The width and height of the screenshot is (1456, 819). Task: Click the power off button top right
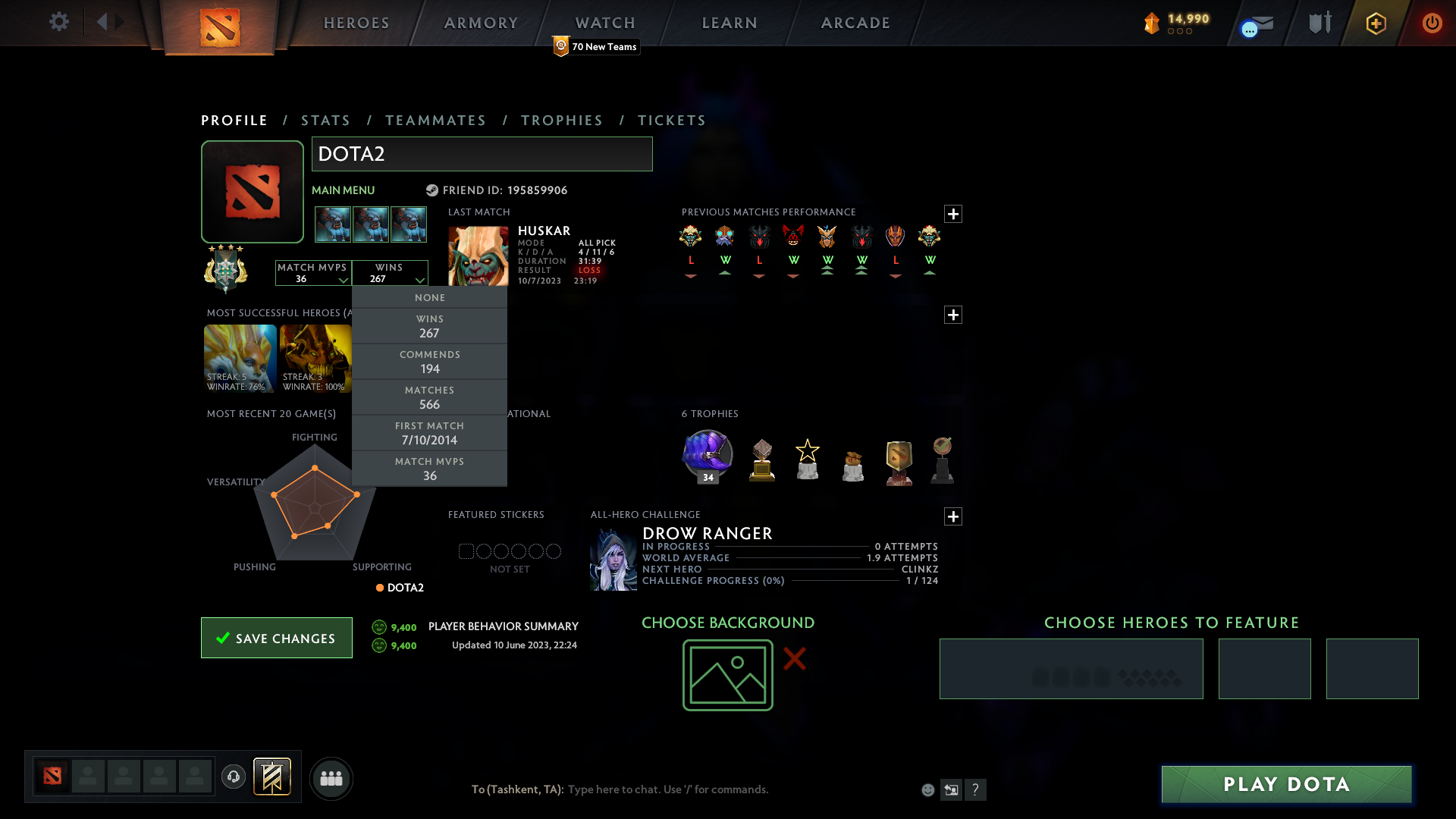[1432, 24]
